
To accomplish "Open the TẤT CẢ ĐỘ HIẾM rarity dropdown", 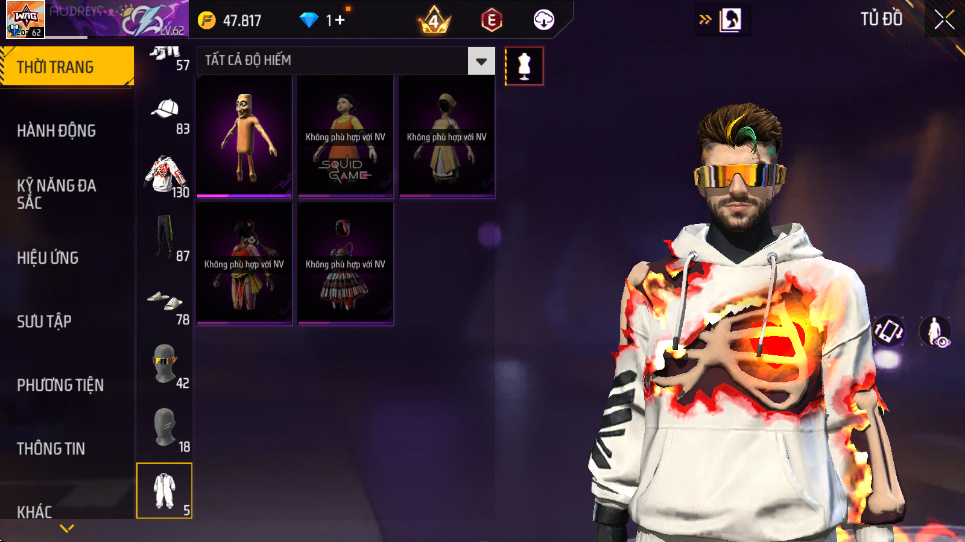I will coord(483,61).
